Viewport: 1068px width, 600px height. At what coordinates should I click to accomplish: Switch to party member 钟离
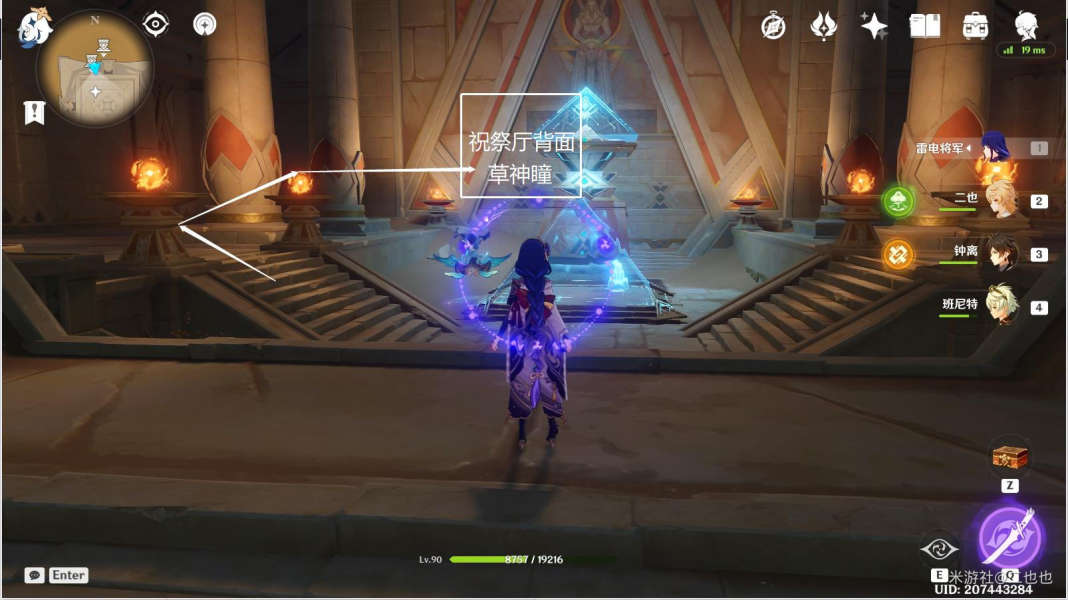tap(1000, 254)
